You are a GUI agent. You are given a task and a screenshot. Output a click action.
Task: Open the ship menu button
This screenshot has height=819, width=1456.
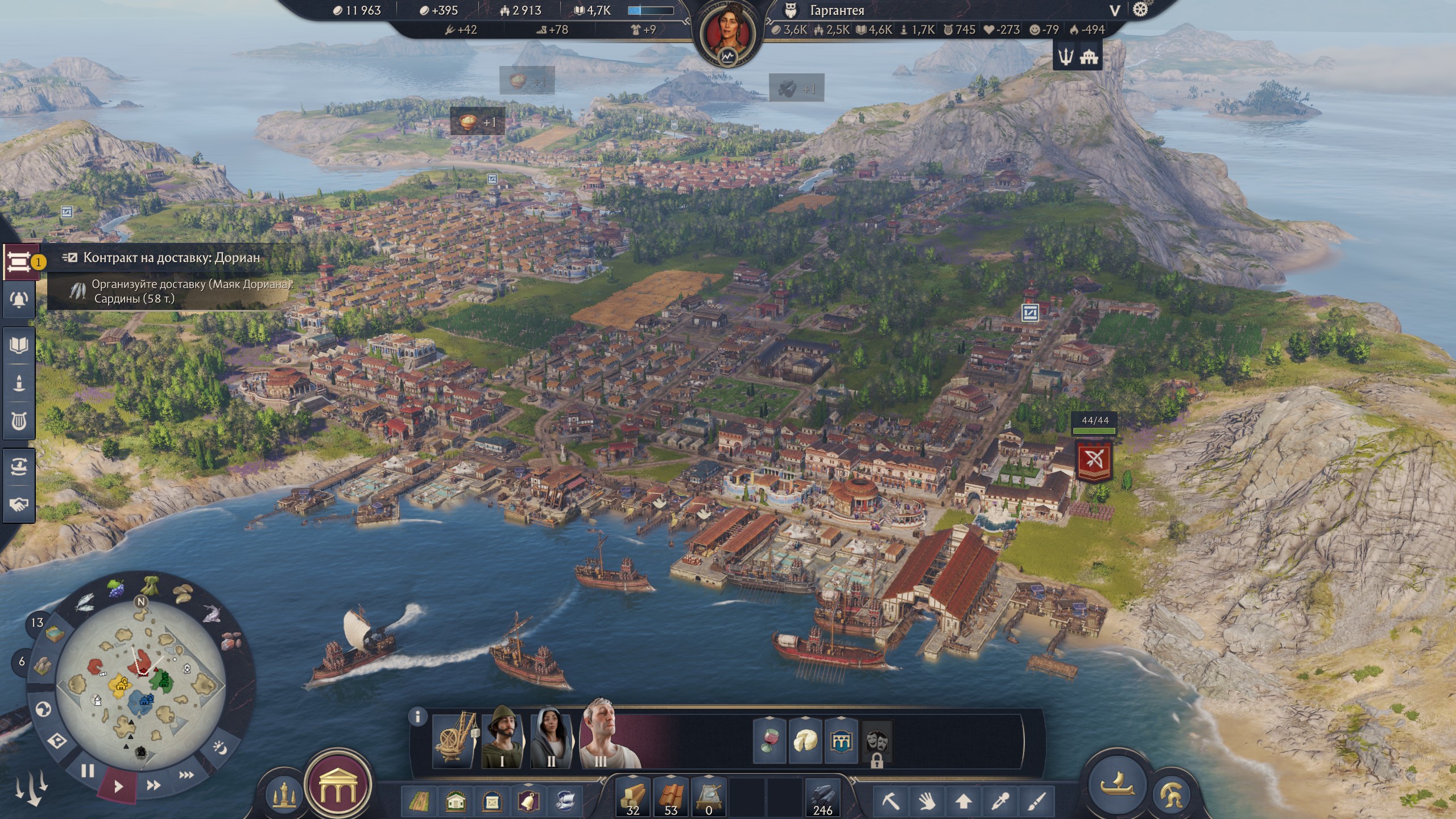pos(1116,784)
